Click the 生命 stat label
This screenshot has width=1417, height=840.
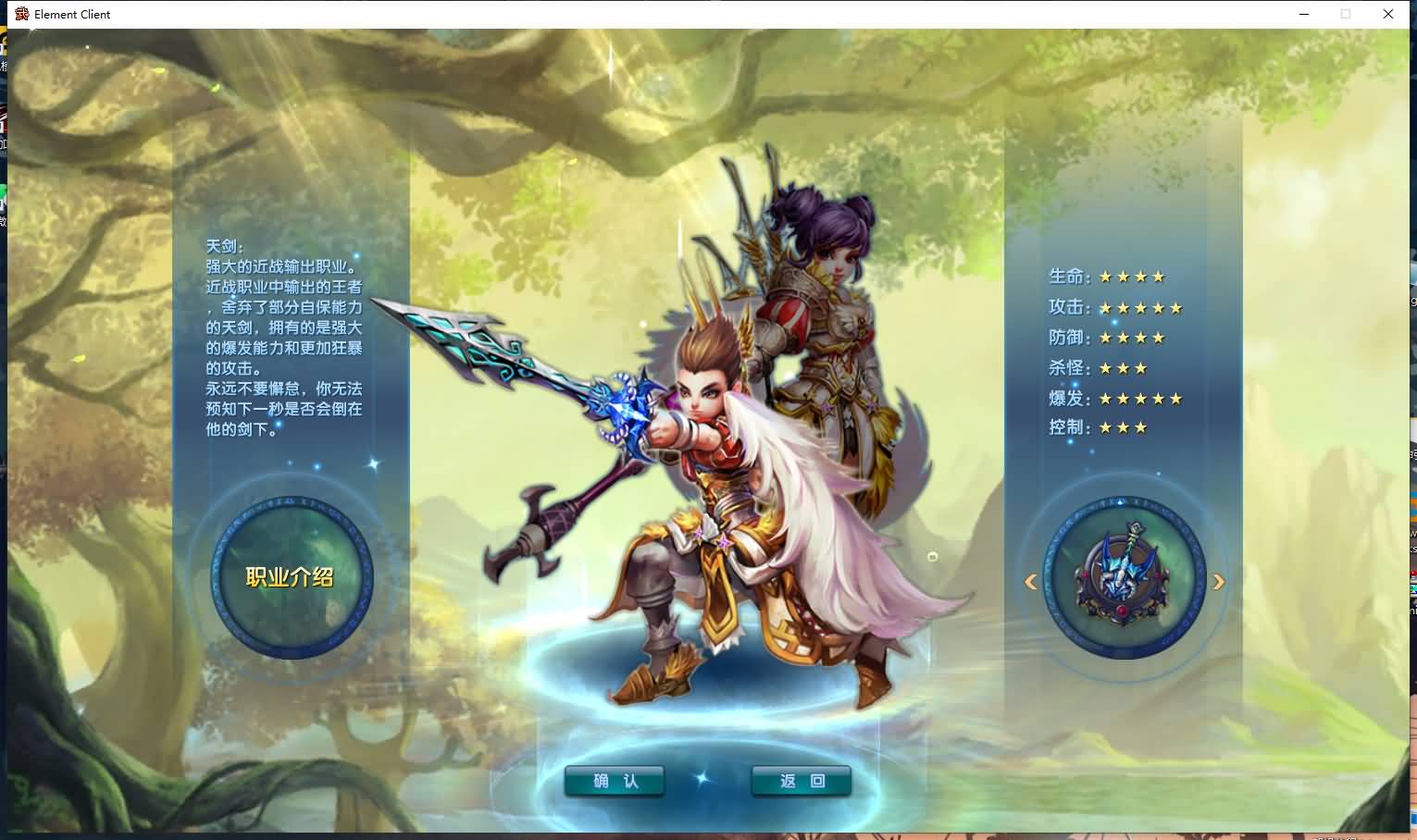1066,276
